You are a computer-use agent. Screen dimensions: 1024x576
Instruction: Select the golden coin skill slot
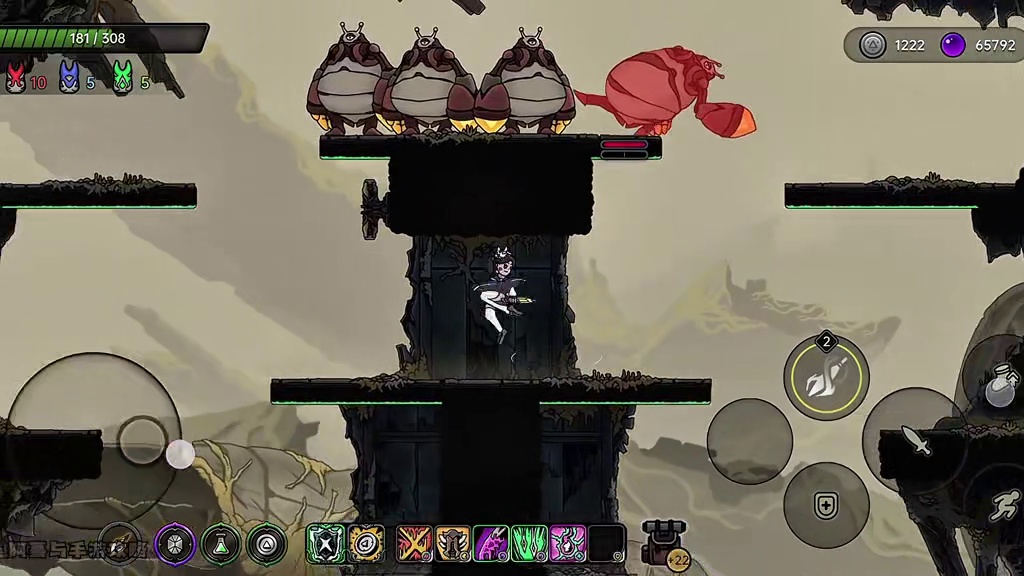coord(366,544)
